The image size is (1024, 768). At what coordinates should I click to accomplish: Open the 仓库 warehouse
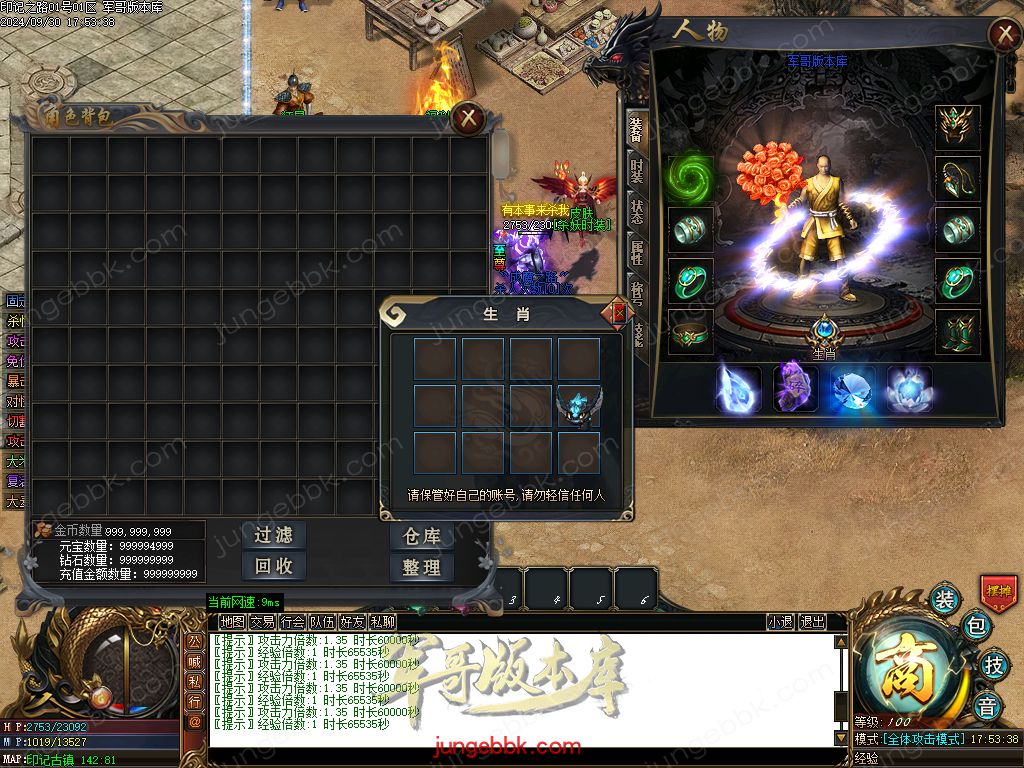coord(421,536)
